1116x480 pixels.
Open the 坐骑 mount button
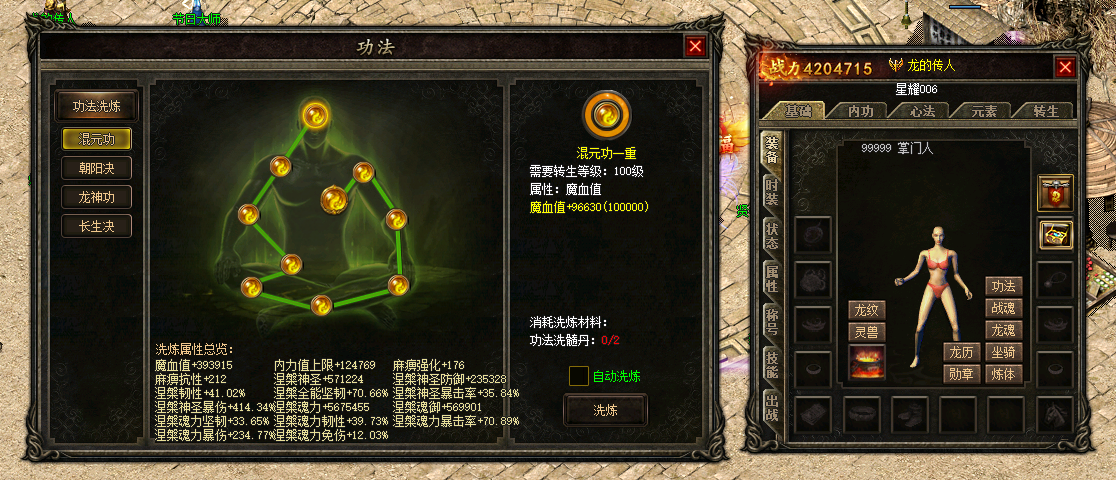tap(1003, 352)
